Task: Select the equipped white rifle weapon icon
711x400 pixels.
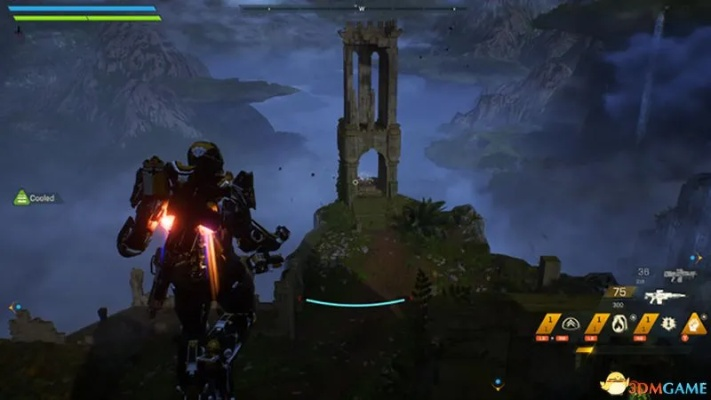Action: tap(665, 297)
